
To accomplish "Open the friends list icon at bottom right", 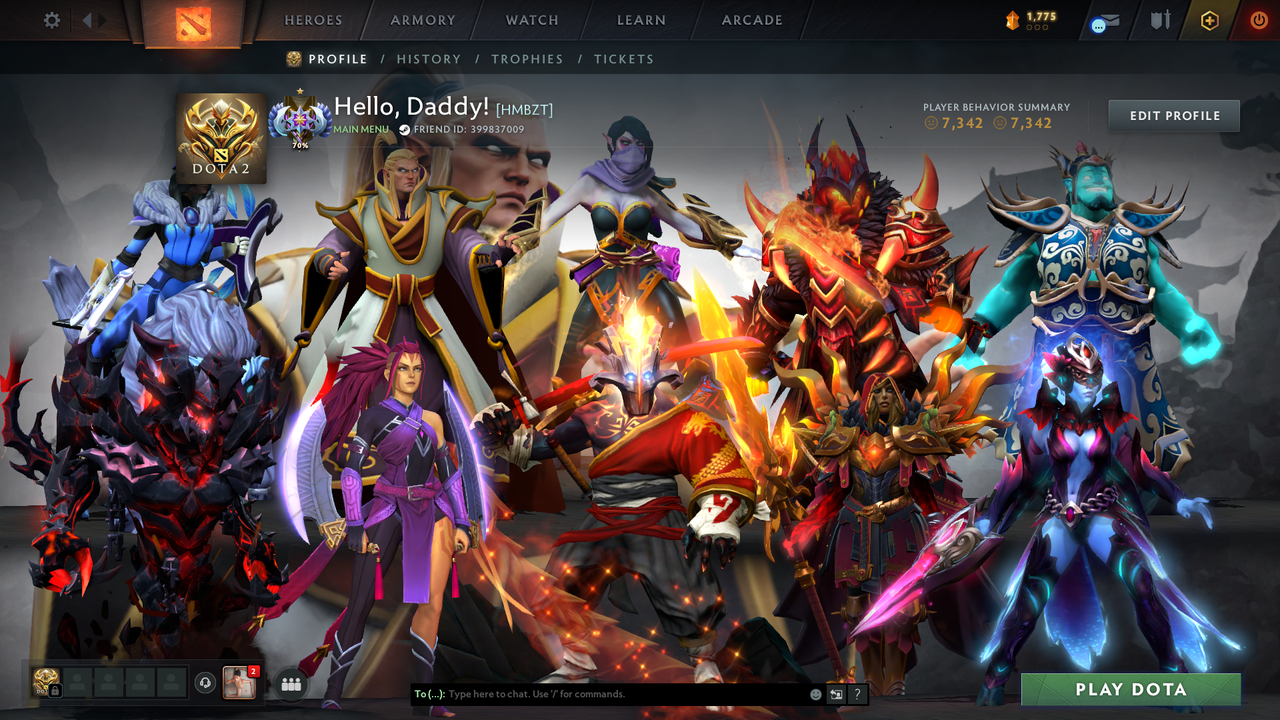I will [x=290, y=684].
